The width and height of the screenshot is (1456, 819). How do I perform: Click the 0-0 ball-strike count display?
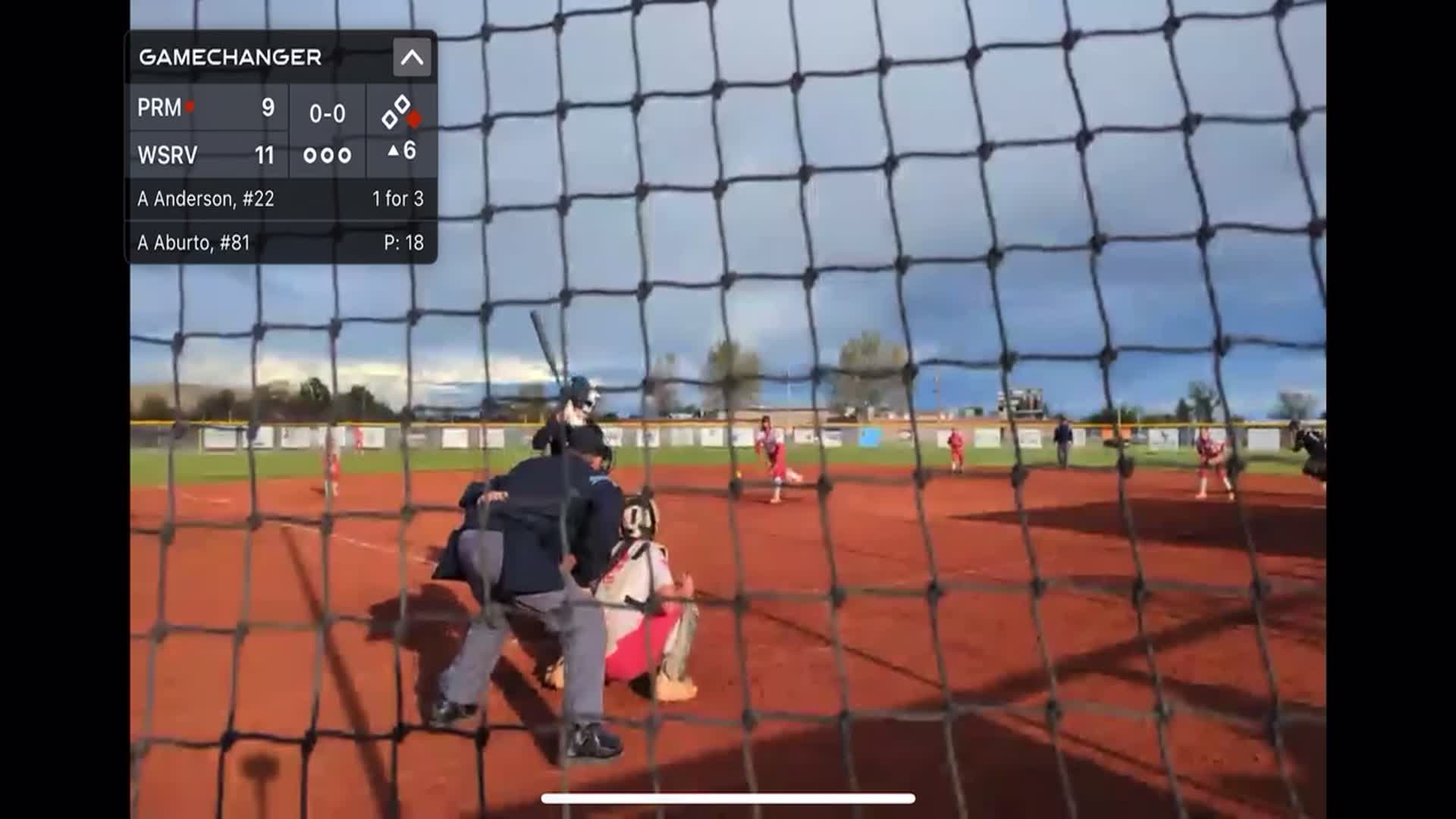point(326,114)
